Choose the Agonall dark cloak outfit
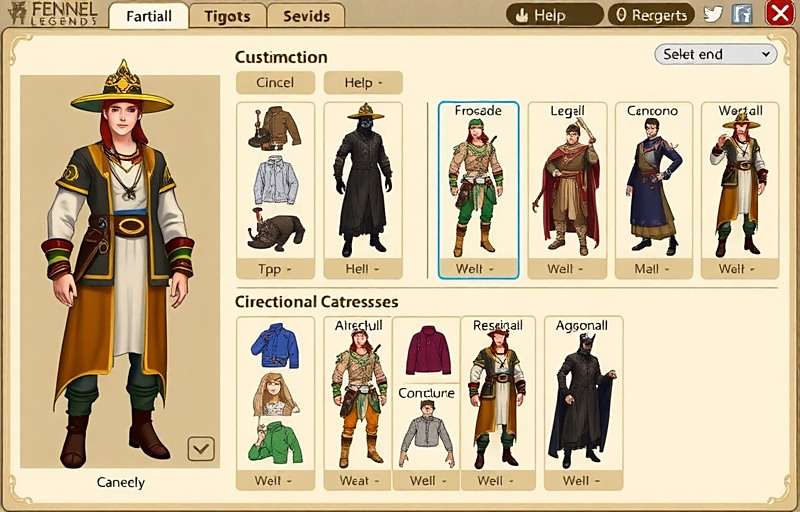Screen dimensions: 800x512 (583, 400)
